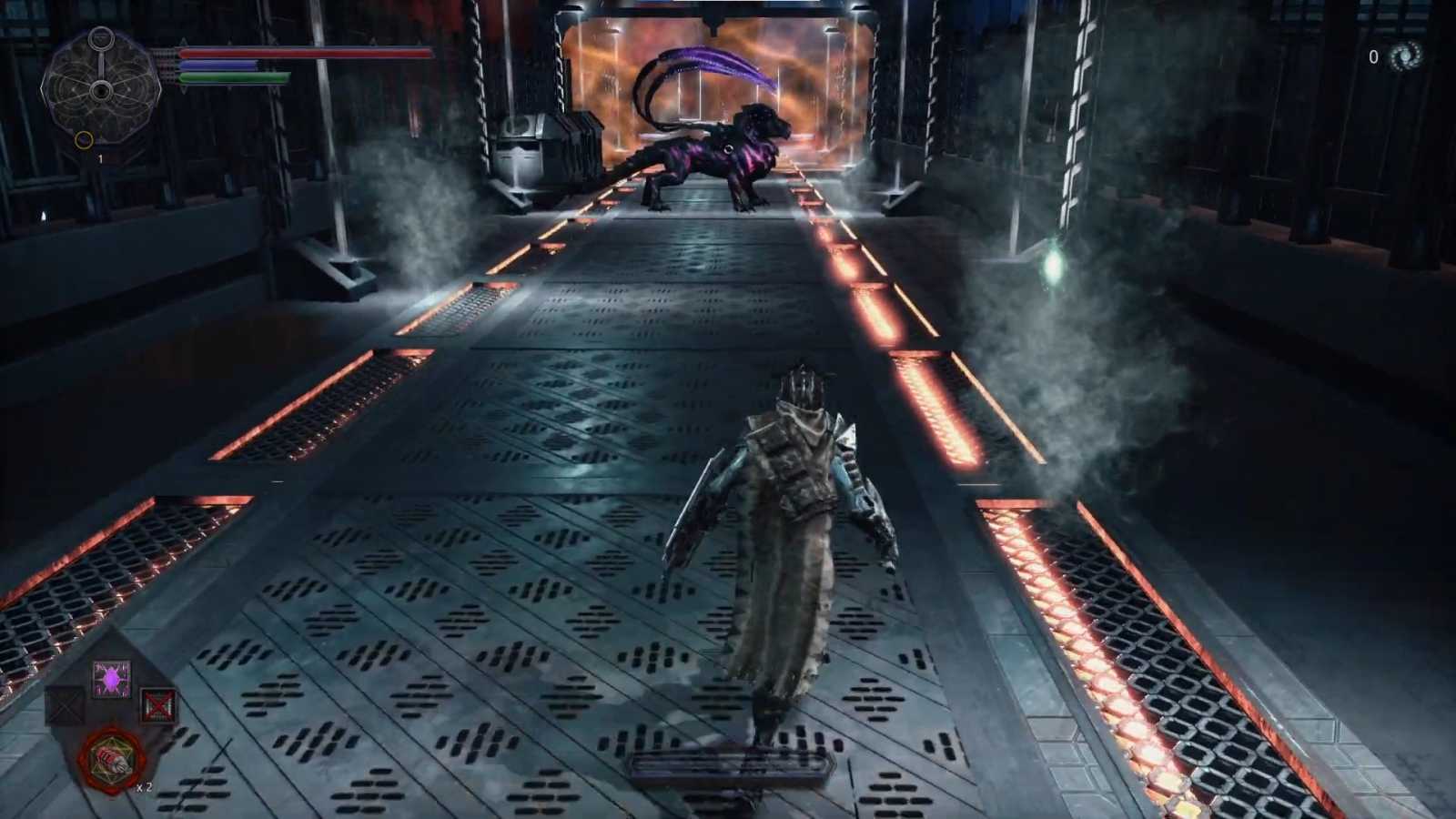
Task: Click the glowing green pickup orb
Action: tap(1056, 265)
